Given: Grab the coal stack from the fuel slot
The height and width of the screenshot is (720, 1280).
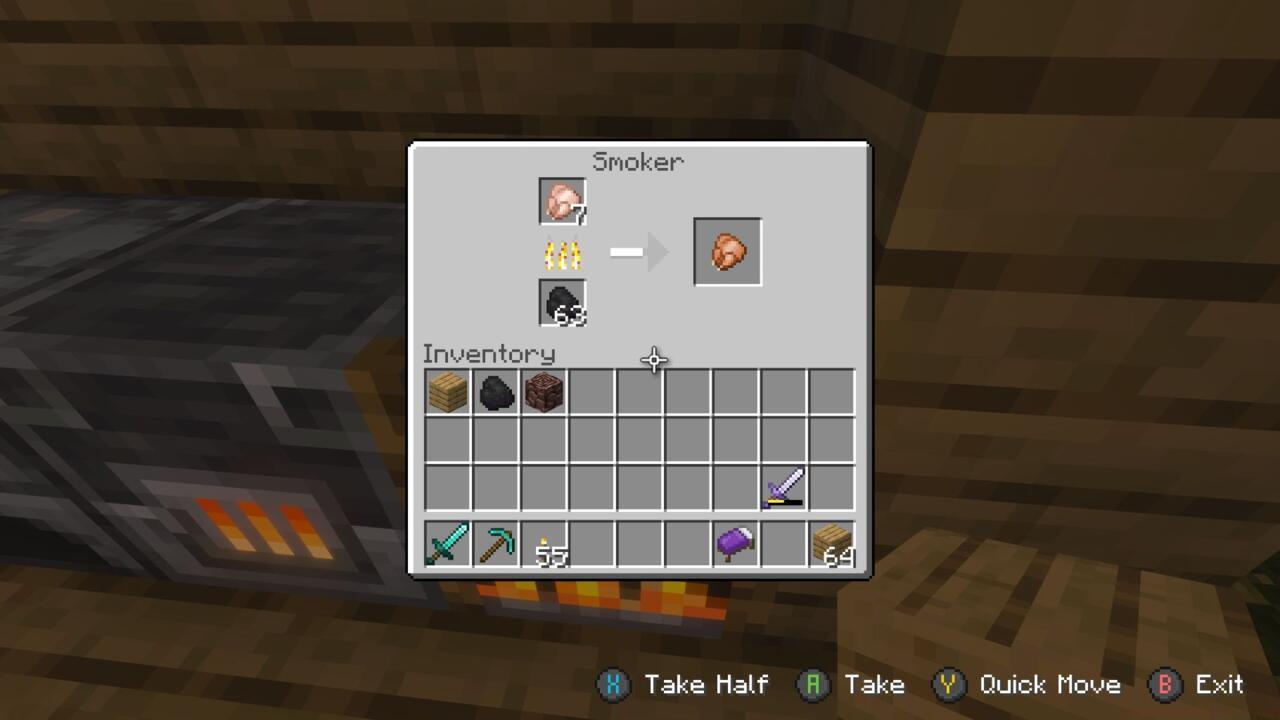Looking at the screenshot, I should pyautogui.click(x=562, y=303).
